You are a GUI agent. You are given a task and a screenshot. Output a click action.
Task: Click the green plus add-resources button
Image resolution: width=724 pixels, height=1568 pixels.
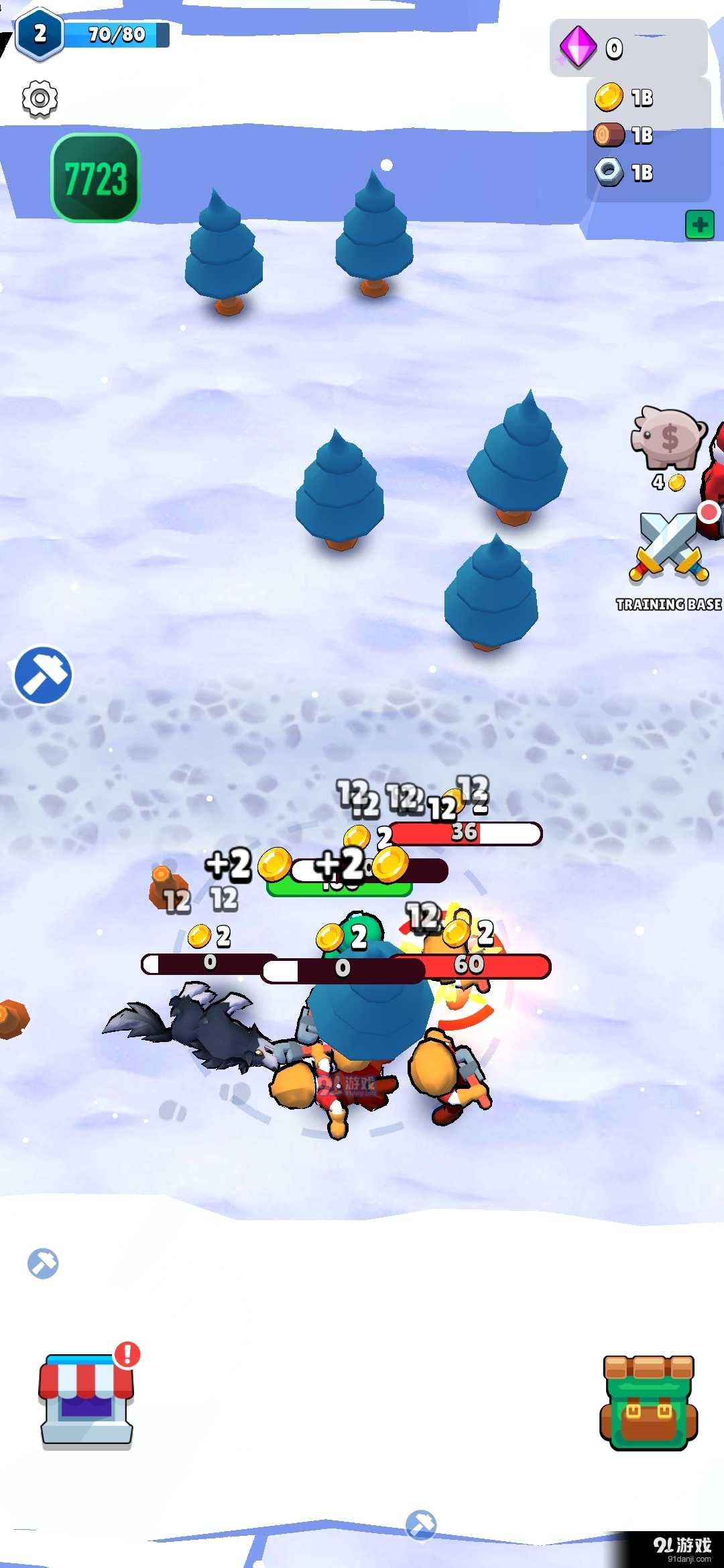(699, 225)
